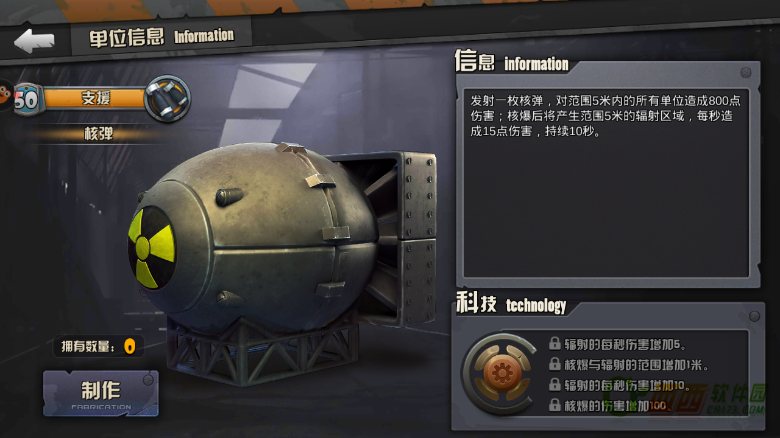This screenshot has width=780, height=438.
Task: Tap the 制作 Fabrication button
Action: (100, 393)
